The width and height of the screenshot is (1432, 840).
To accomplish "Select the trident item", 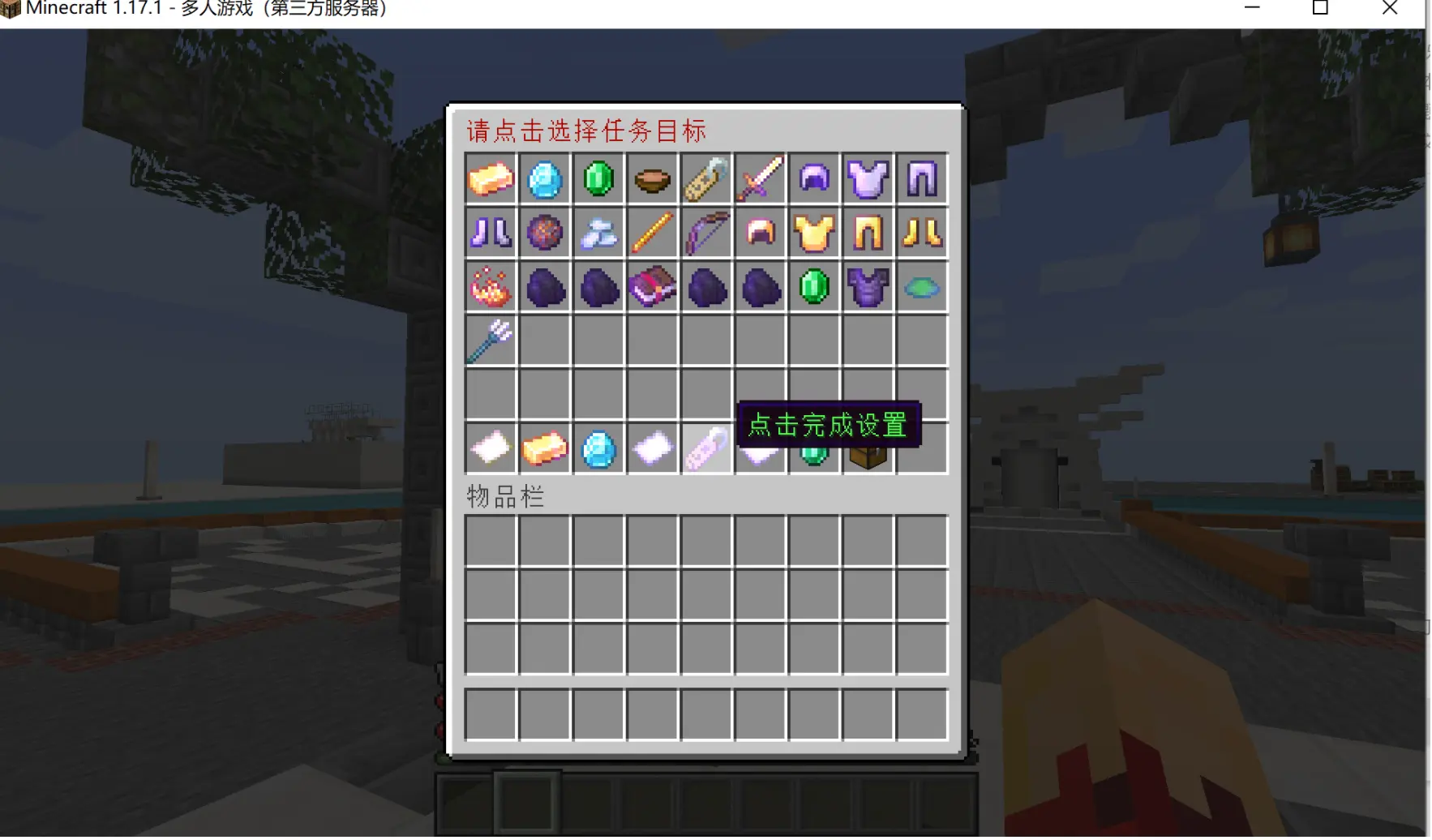I will click(x=490, y=341).
